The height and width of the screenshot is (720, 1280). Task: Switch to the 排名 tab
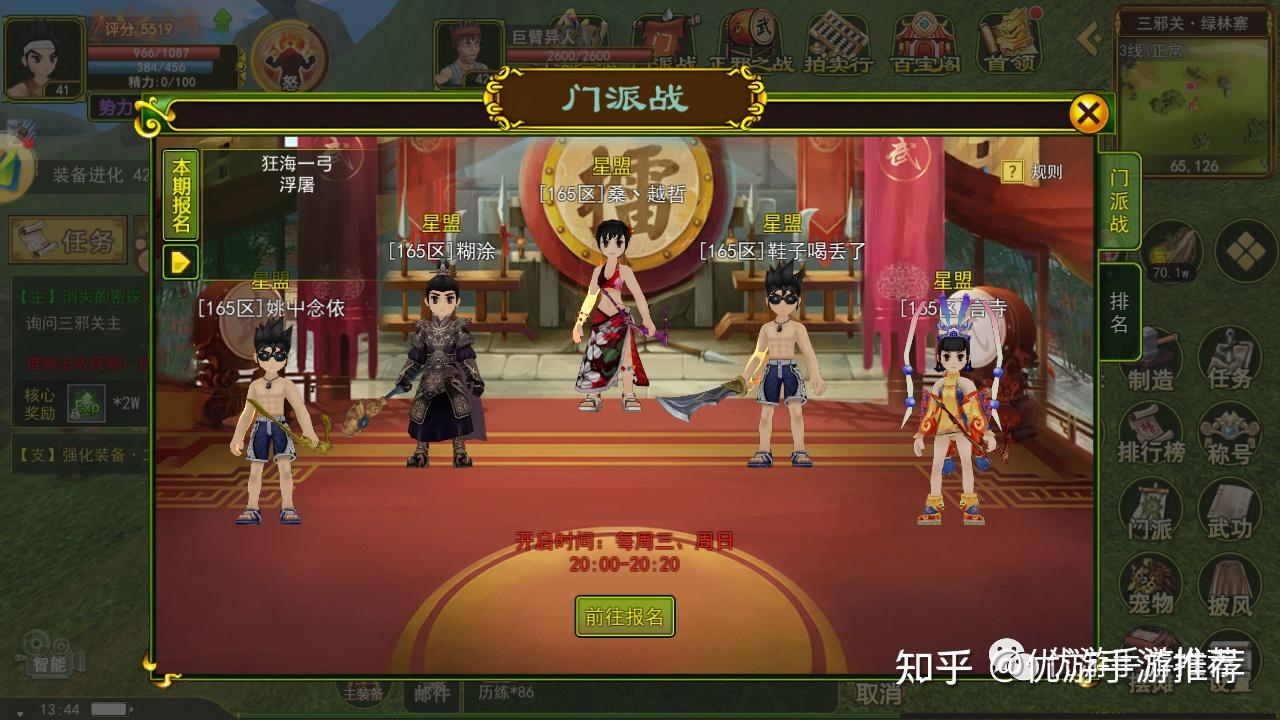click(1118, 312)
